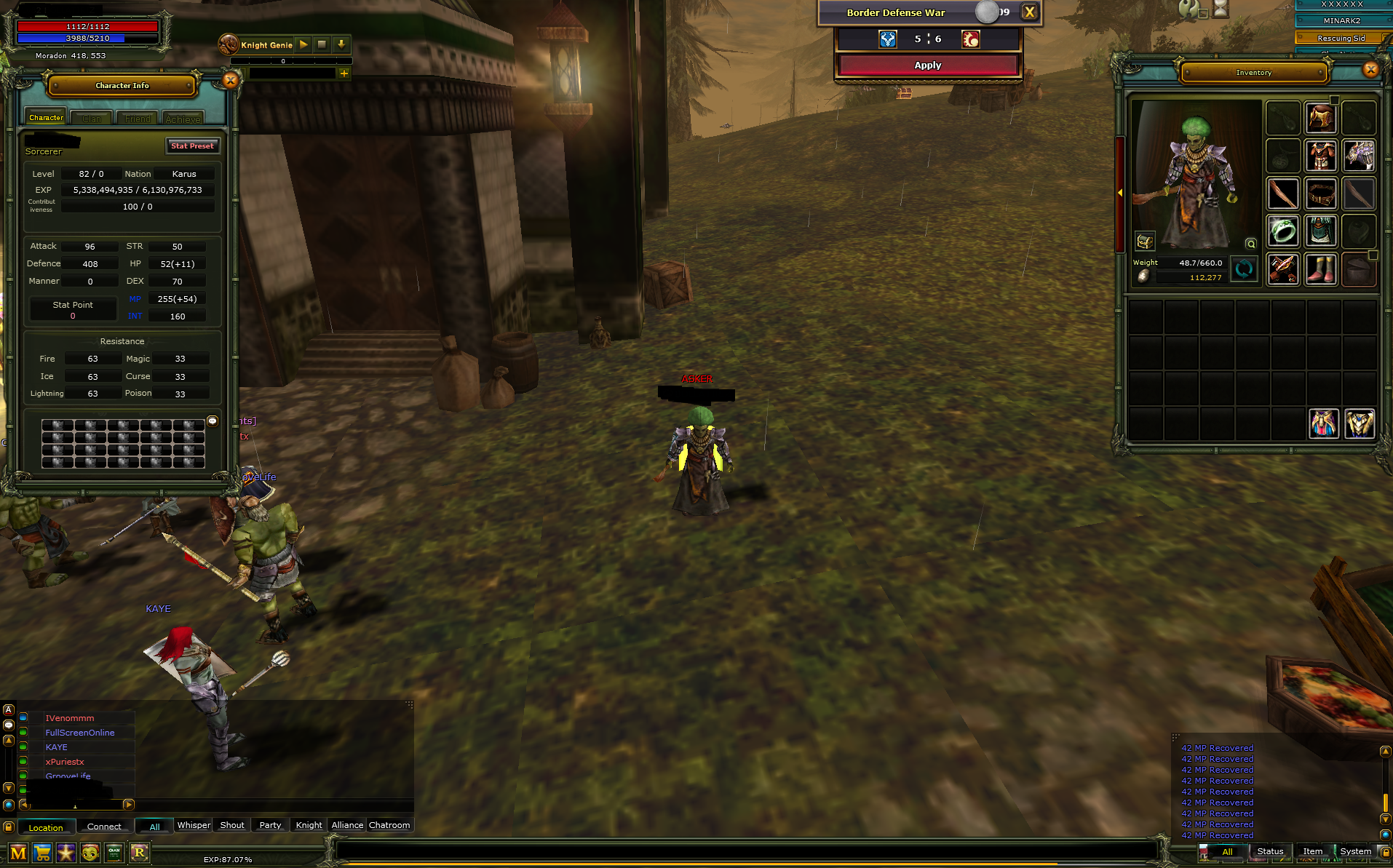Click the magnifier zoom icon in the inventory

1251,244
